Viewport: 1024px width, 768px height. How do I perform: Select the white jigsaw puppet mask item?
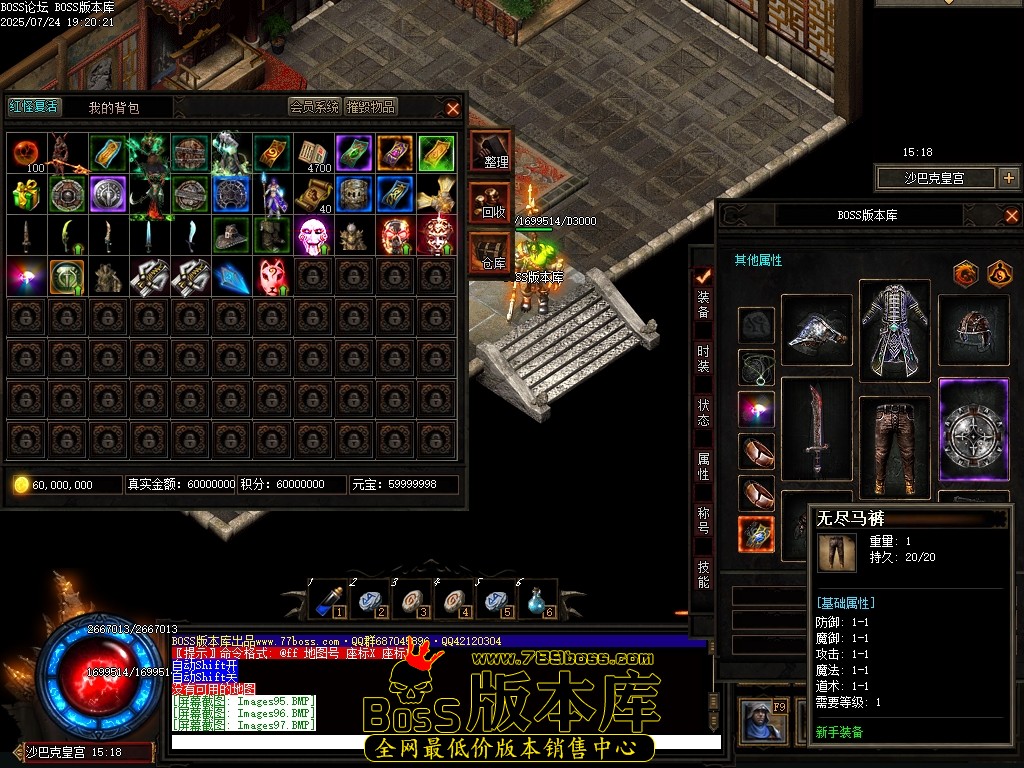[x=314, y=235]
